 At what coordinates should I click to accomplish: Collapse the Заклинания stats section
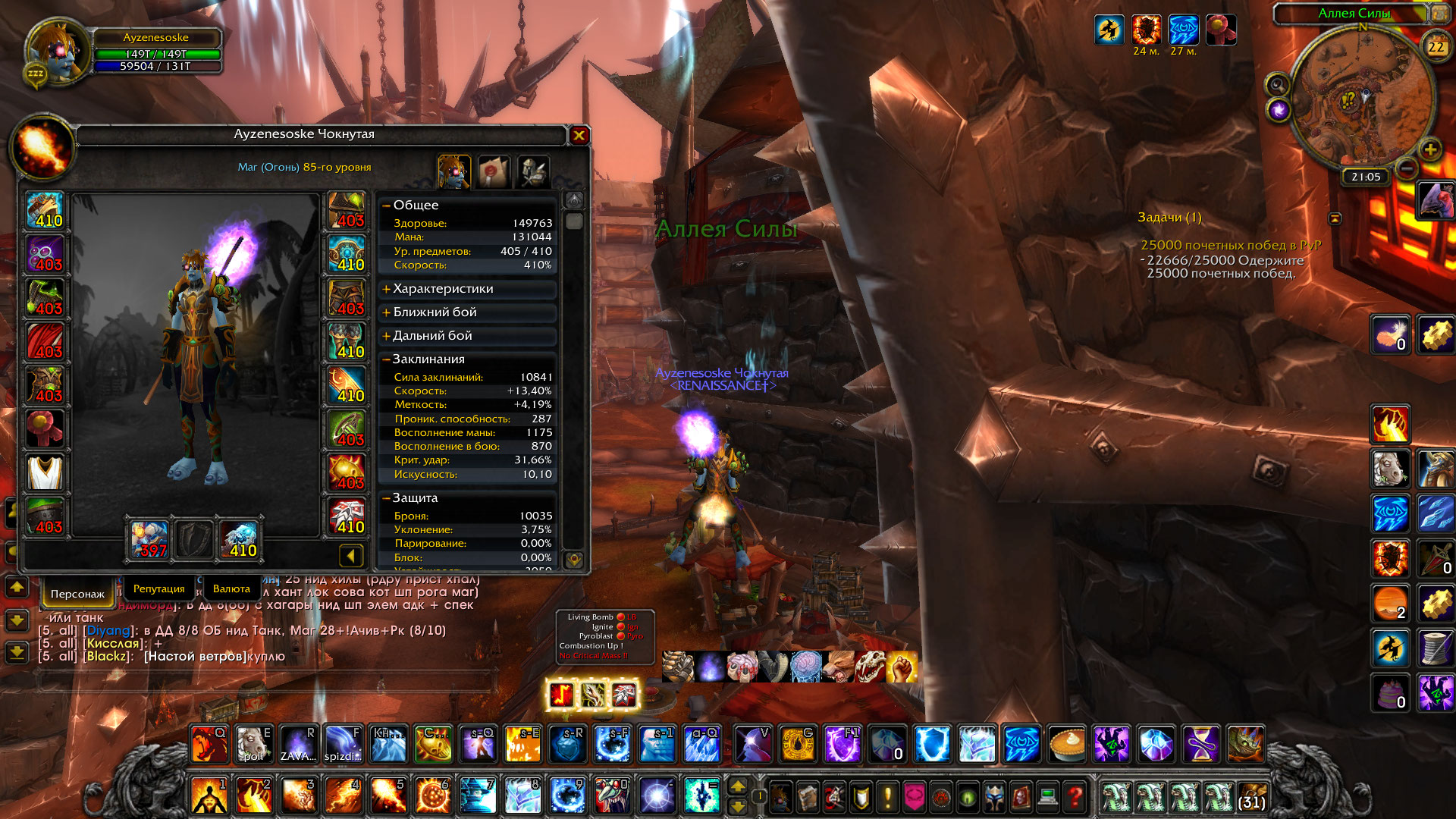pos(428,359)
